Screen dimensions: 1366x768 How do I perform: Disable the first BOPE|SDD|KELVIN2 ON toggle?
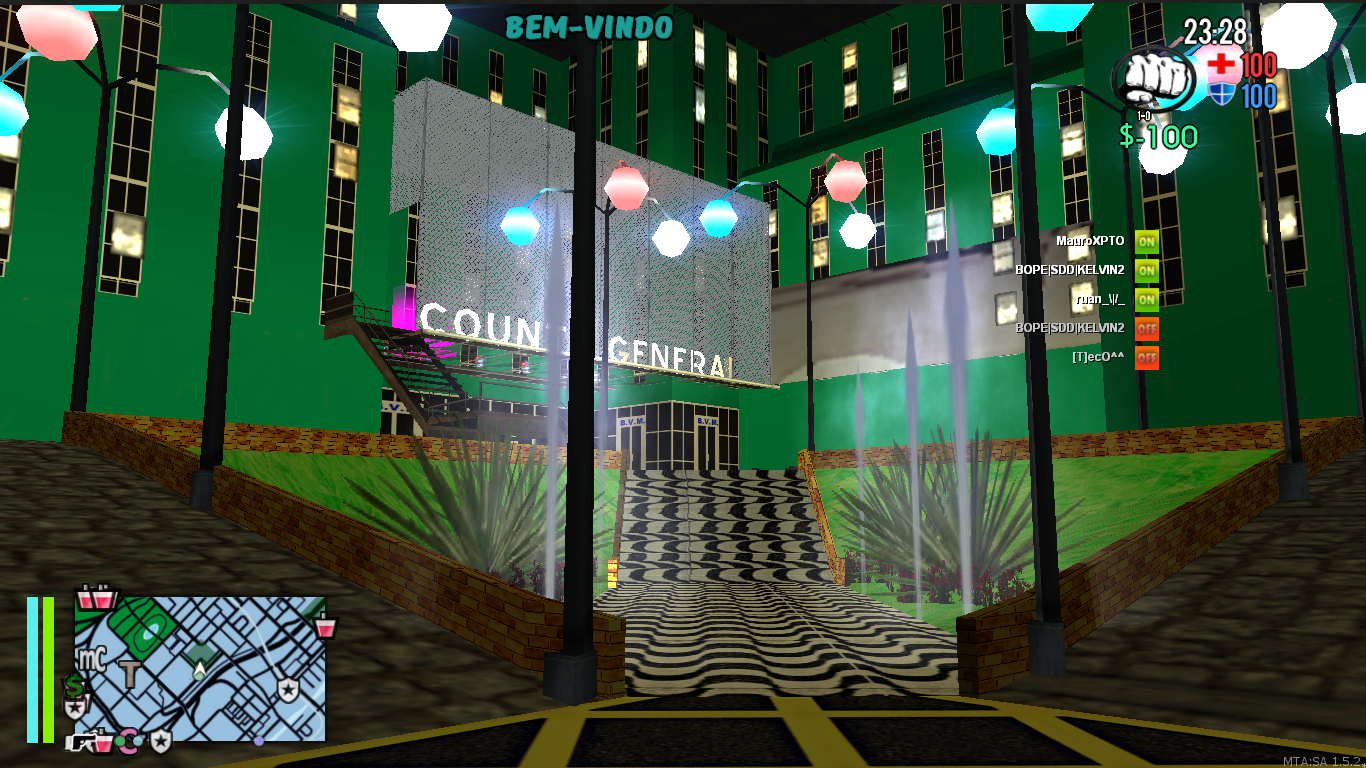pyautogui.click(x=1146, y=271)
